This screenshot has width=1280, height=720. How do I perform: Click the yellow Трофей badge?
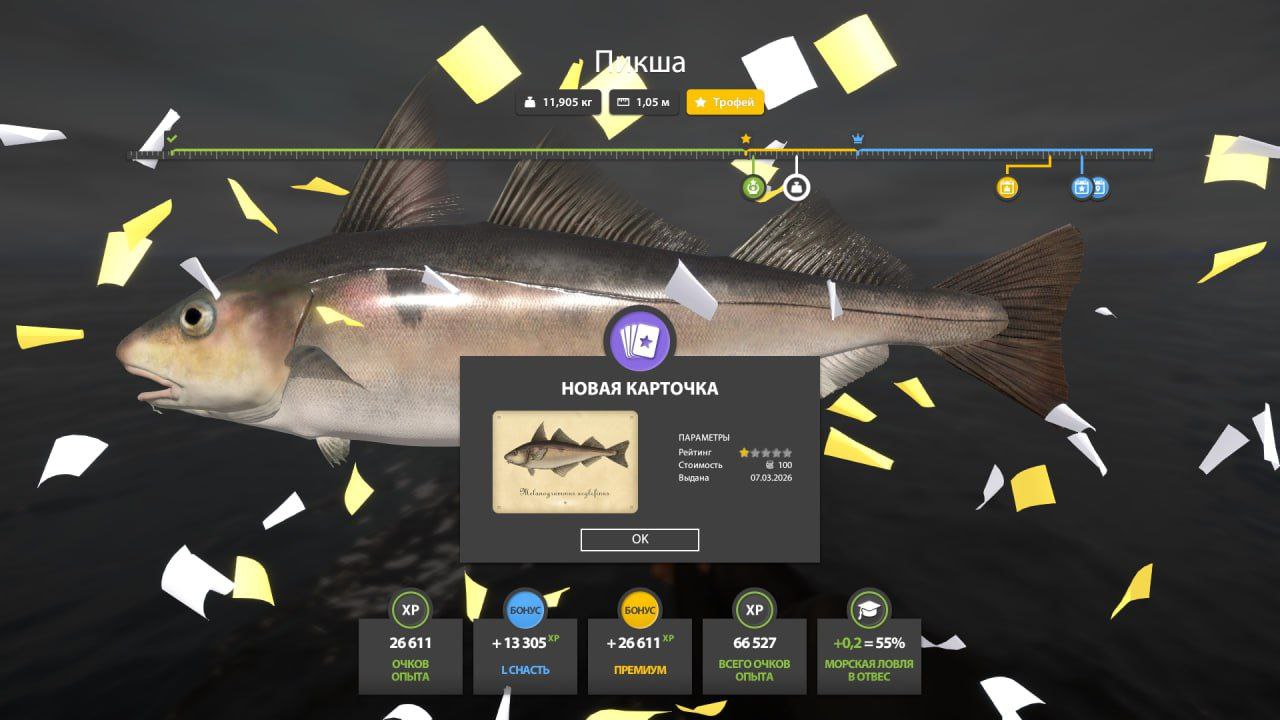click(726, 102)
